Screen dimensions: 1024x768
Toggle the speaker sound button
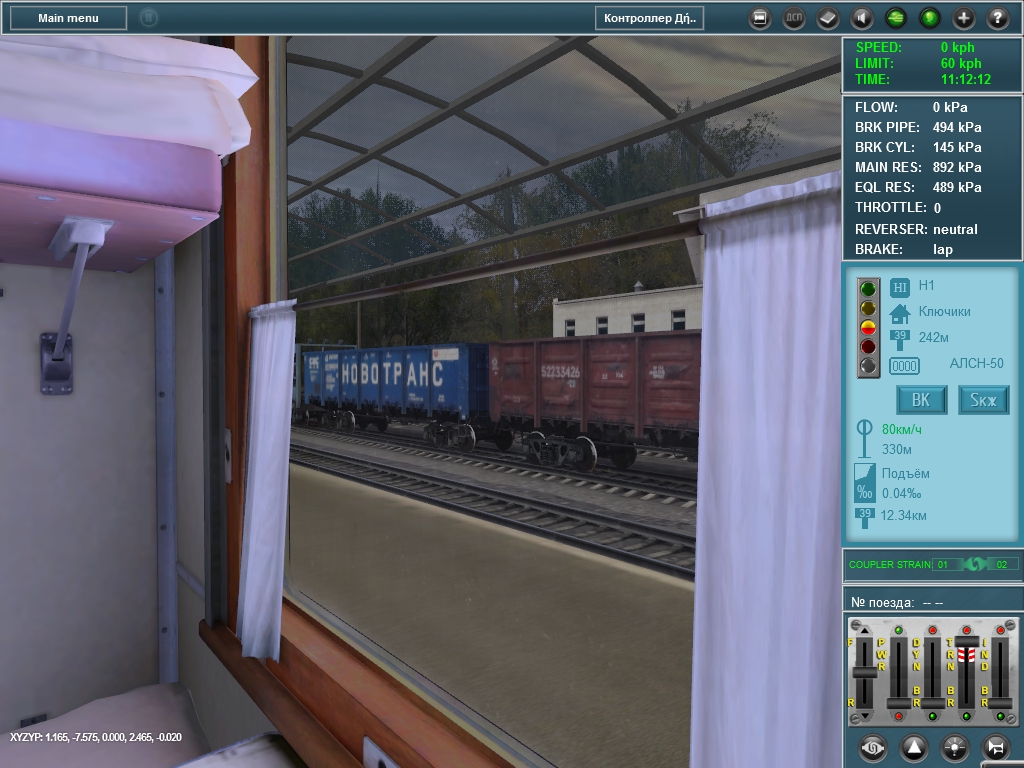(x=862, y=18)
